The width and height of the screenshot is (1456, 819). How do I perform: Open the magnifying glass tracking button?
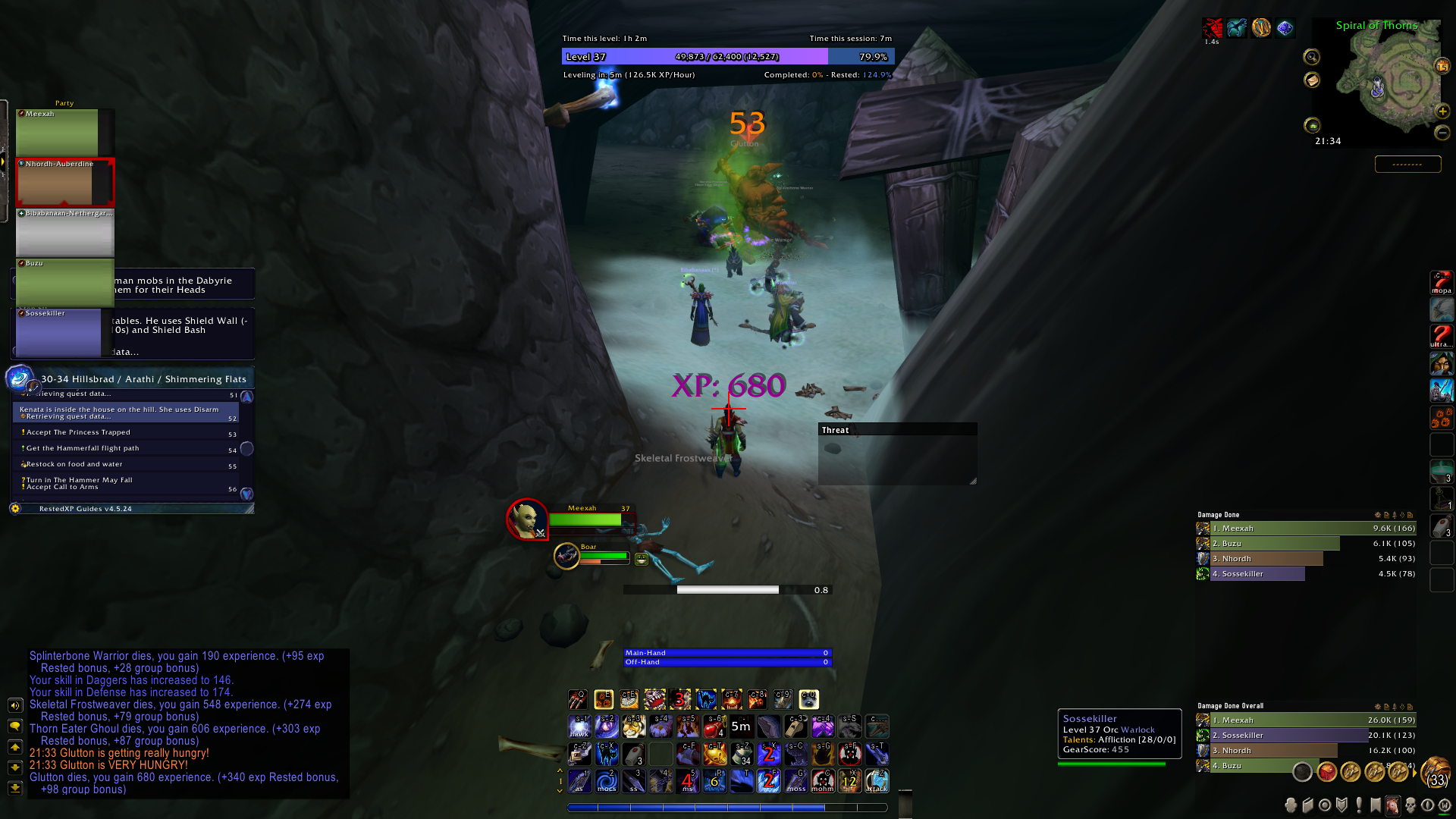click(1312, 57)
